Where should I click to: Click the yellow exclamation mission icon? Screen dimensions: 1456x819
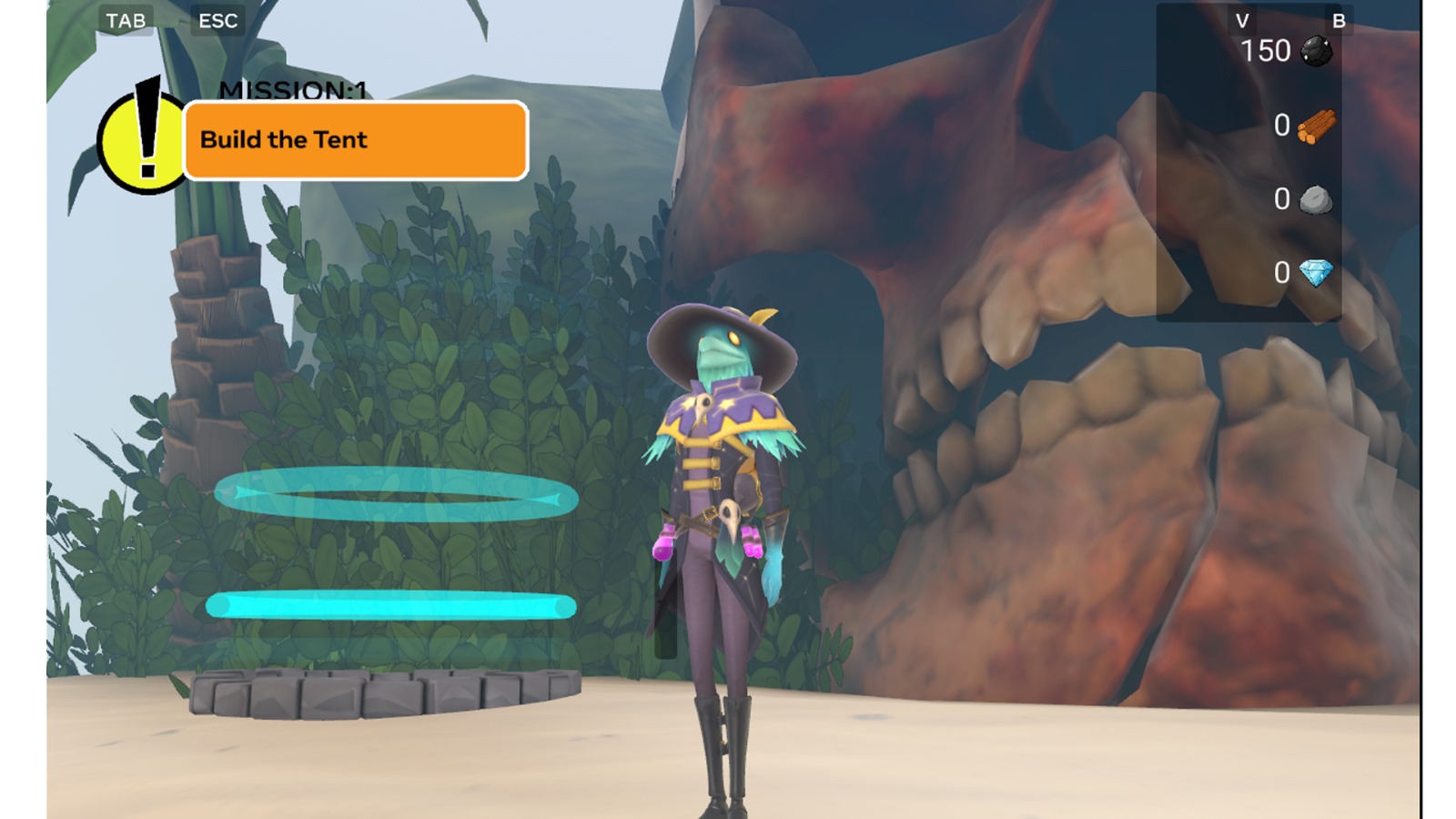143,141
